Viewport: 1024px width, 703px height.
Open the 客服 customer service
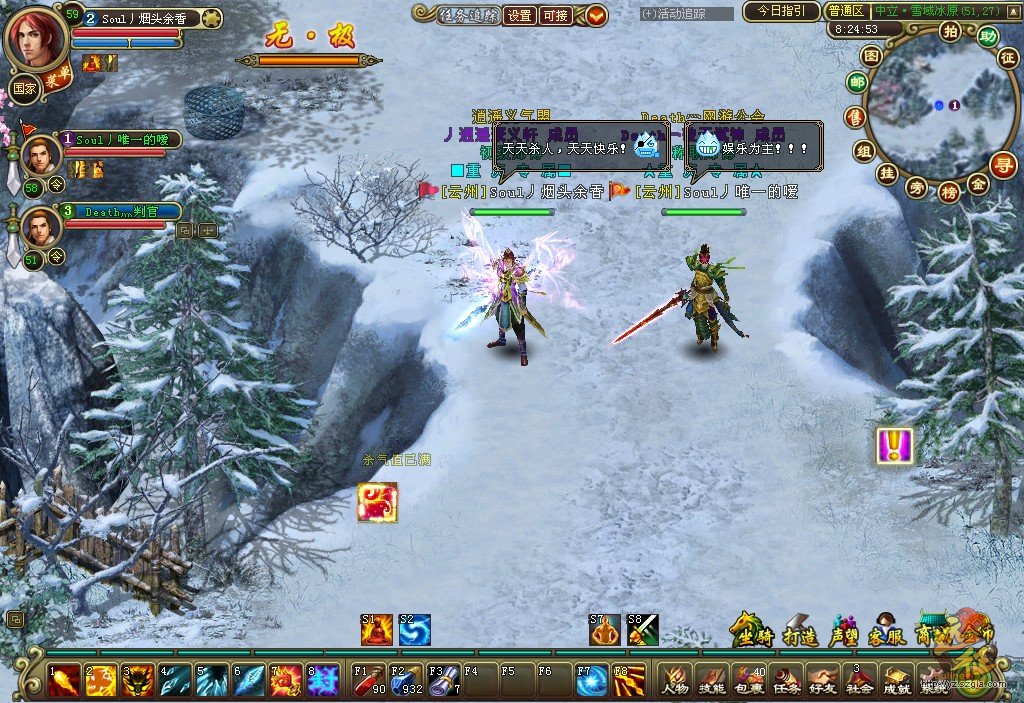point(885,630)
